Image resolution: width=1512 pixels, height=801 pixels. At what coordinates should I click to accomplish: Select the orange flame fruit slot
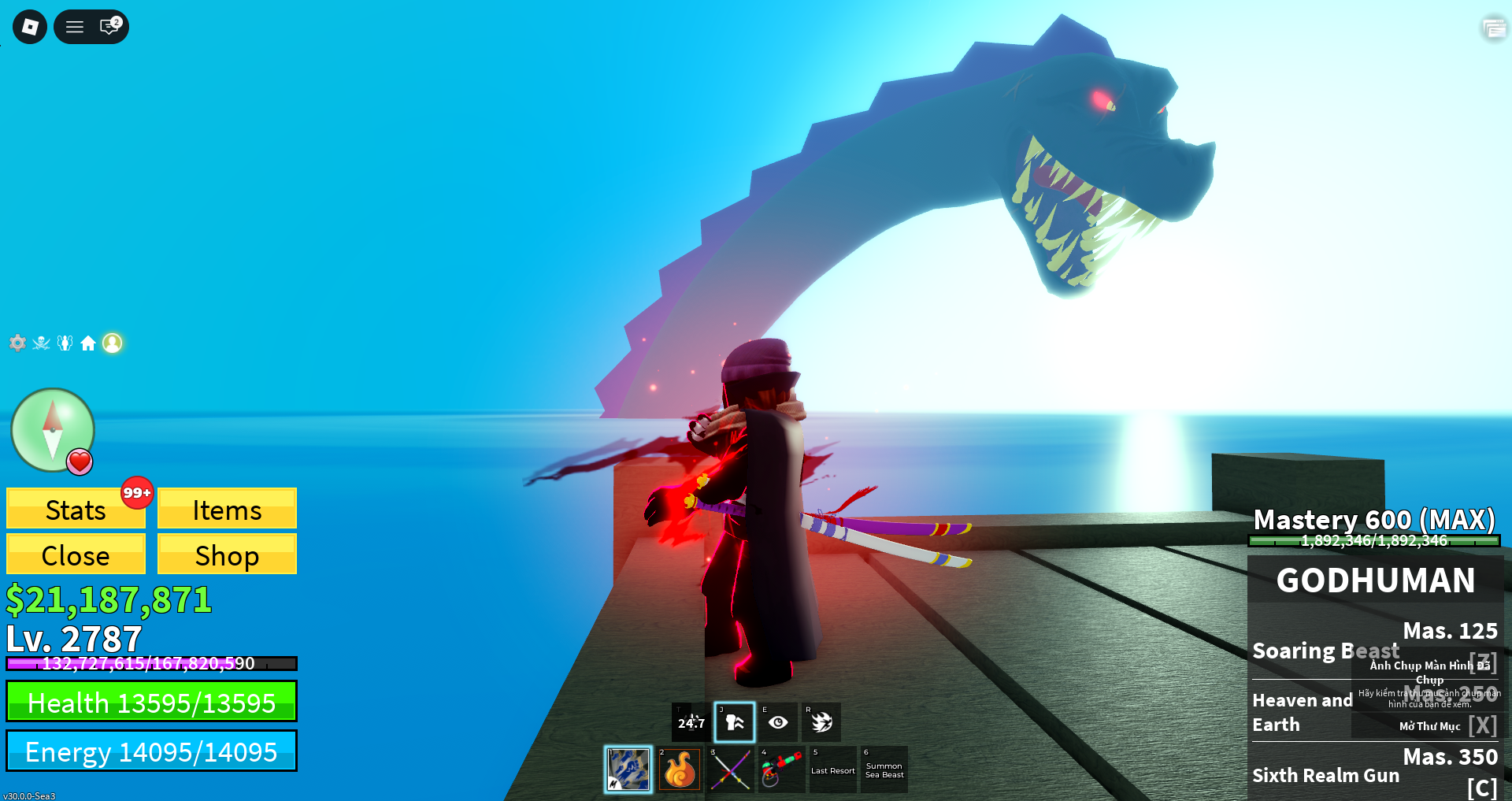[680, 769]
